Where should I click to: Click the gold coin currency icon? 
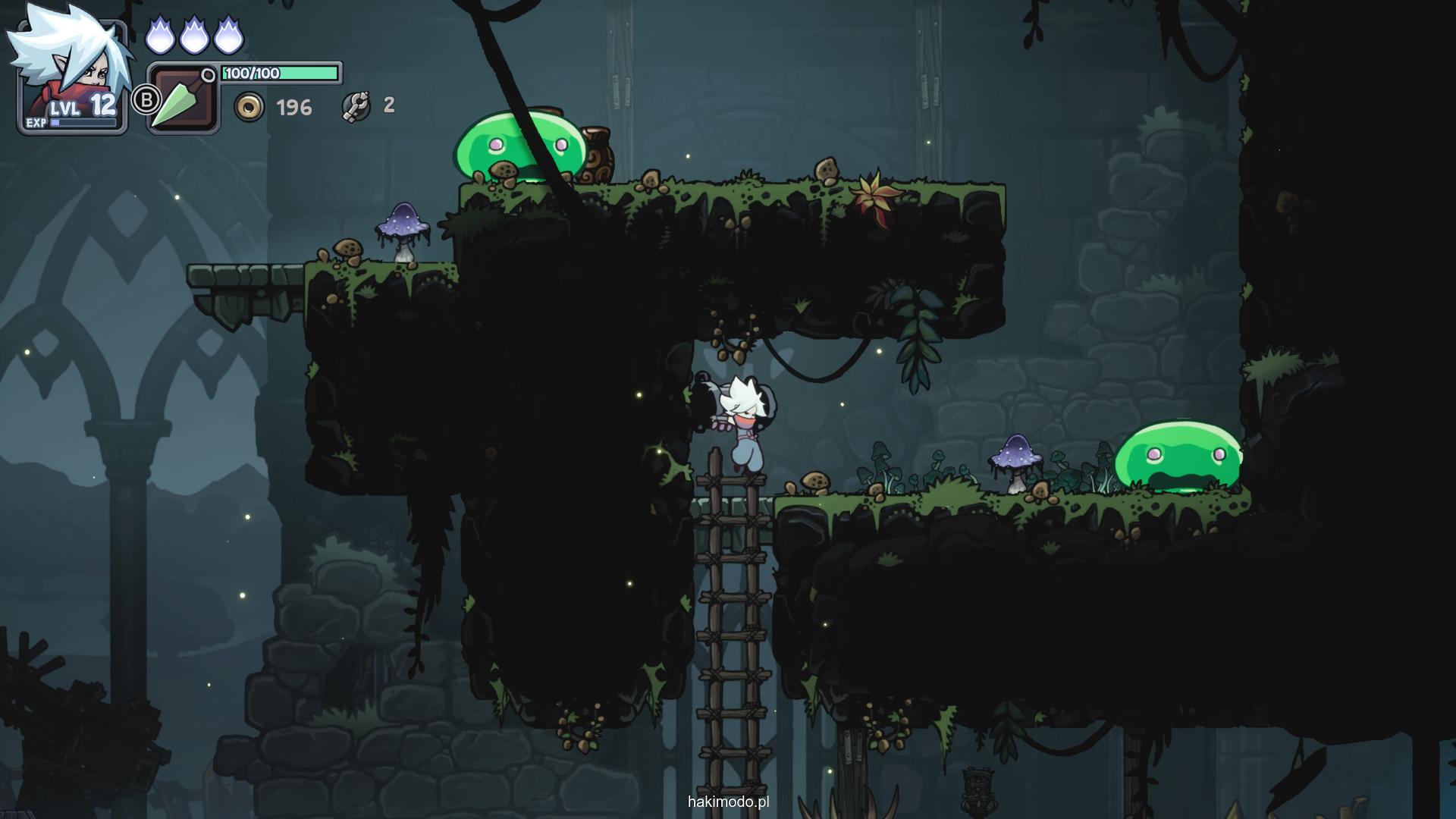pyautogui.click(x=249, y=107)
